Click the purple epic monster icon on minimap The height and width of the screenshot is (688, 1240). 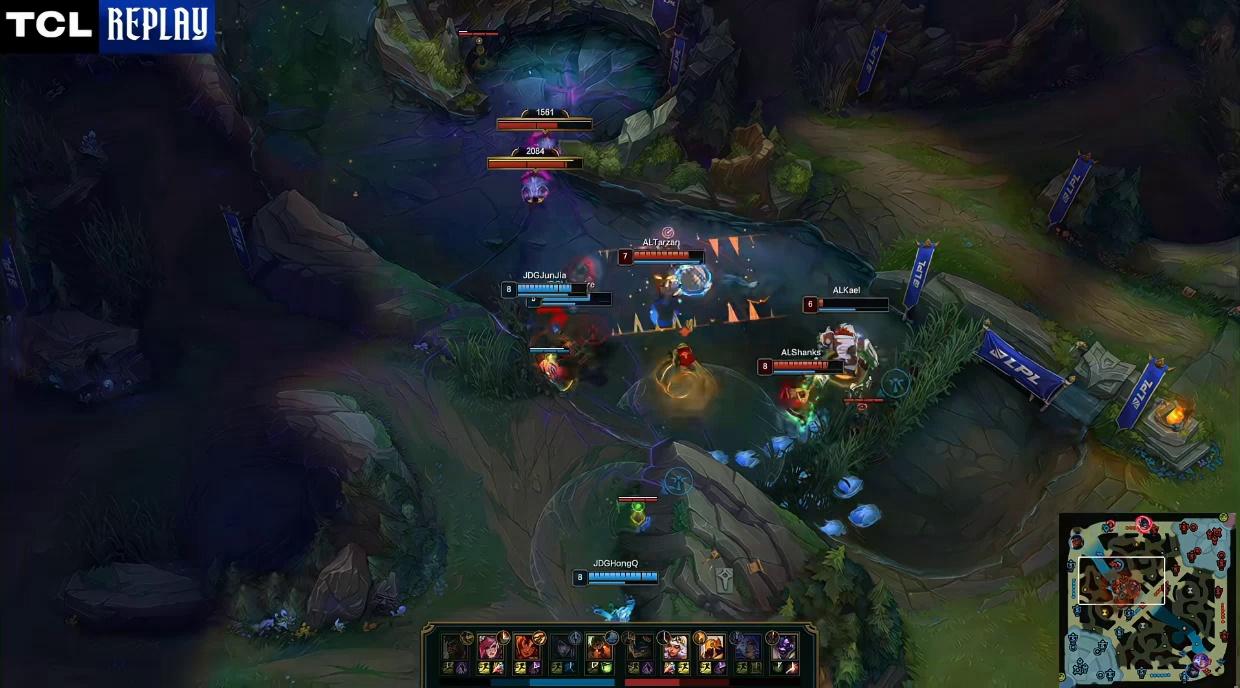pos(1202,660)
